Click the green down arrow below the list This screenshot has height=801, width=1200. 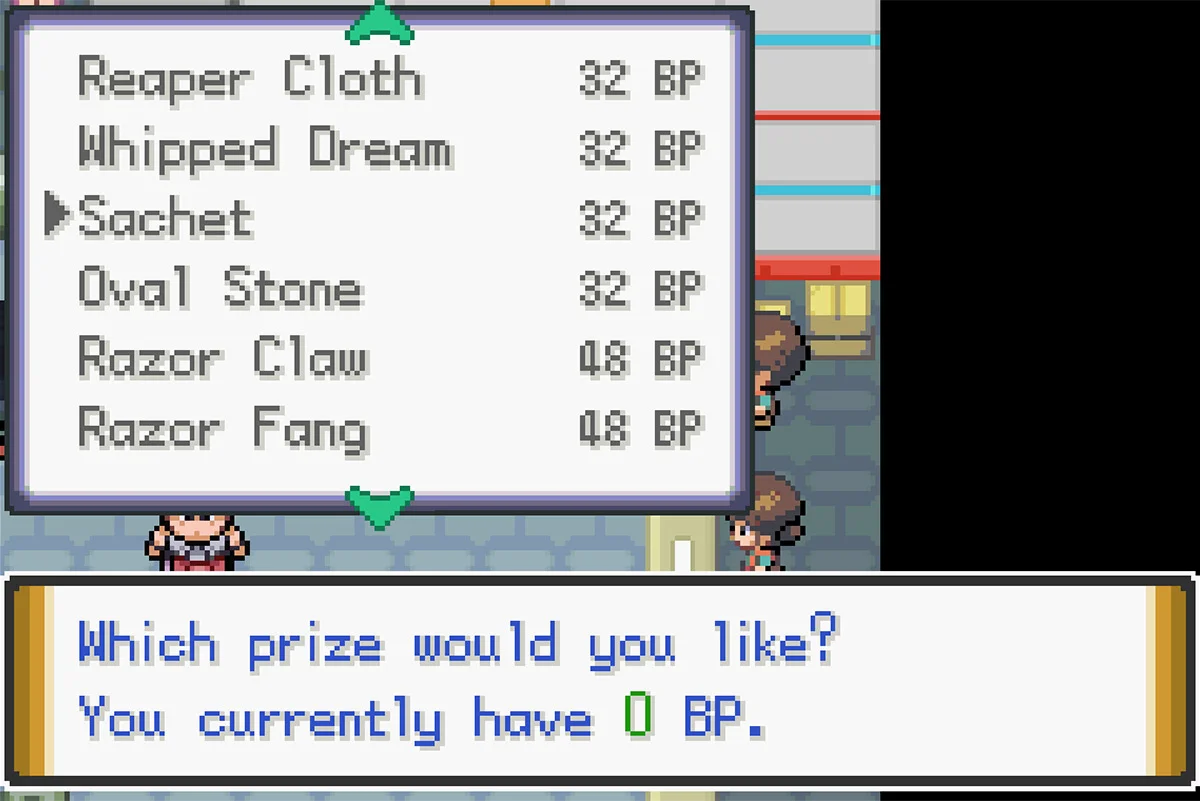click(x=379, y=504)
